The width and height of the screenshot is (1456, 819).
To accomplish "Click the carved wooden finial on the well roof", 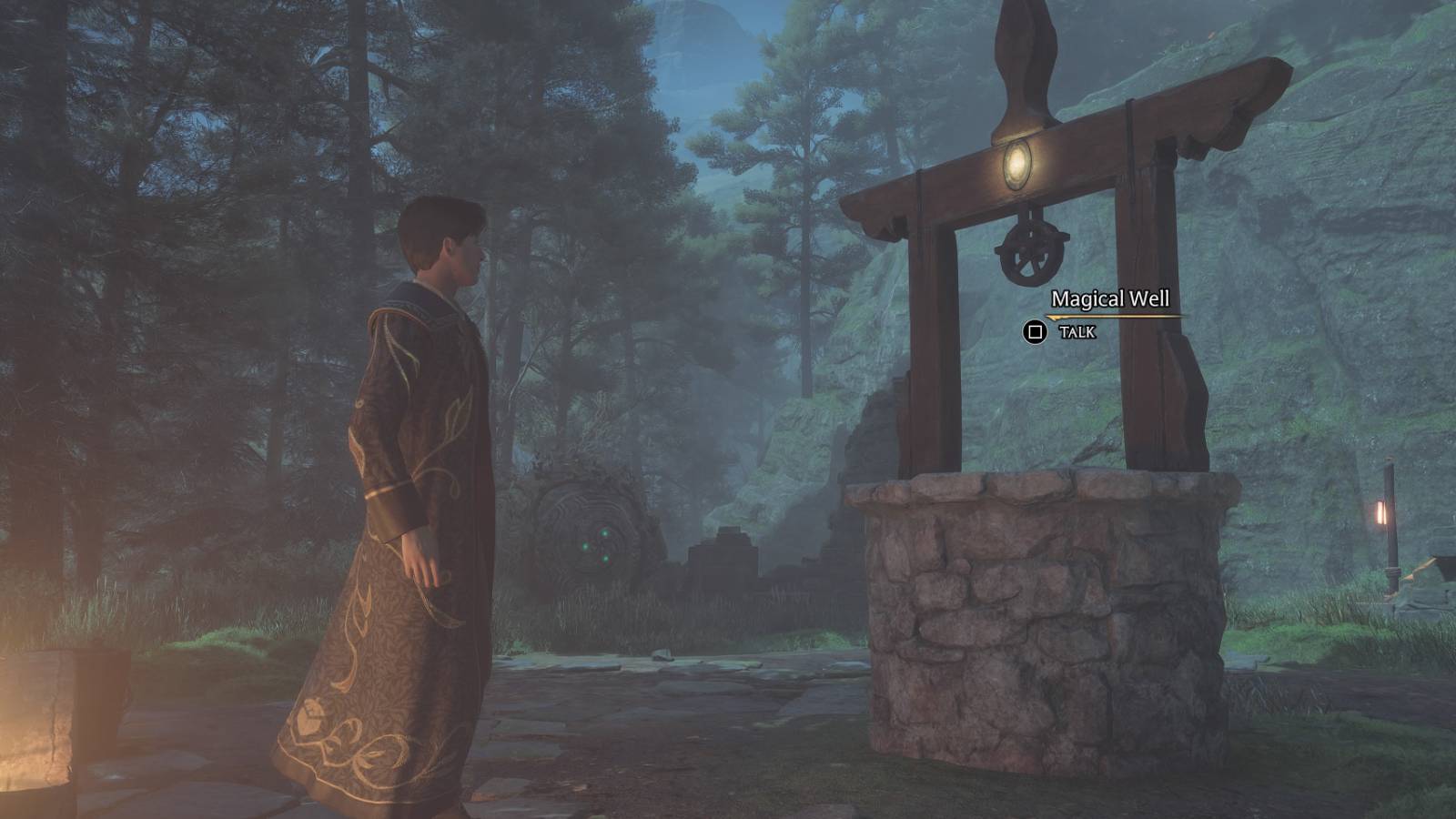I will pos(1026,59).
